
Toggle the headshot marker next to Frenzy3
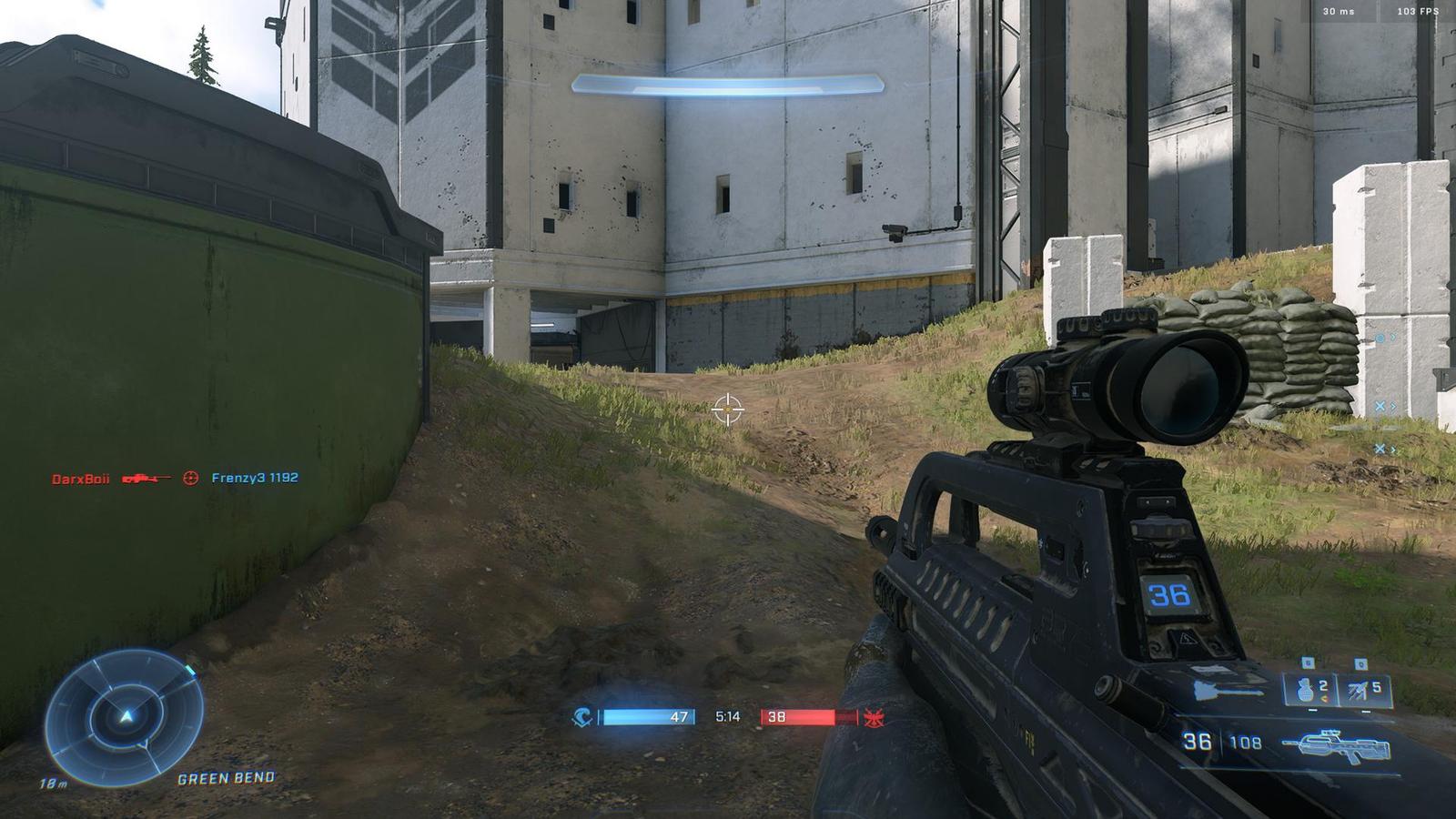(191, 478)
